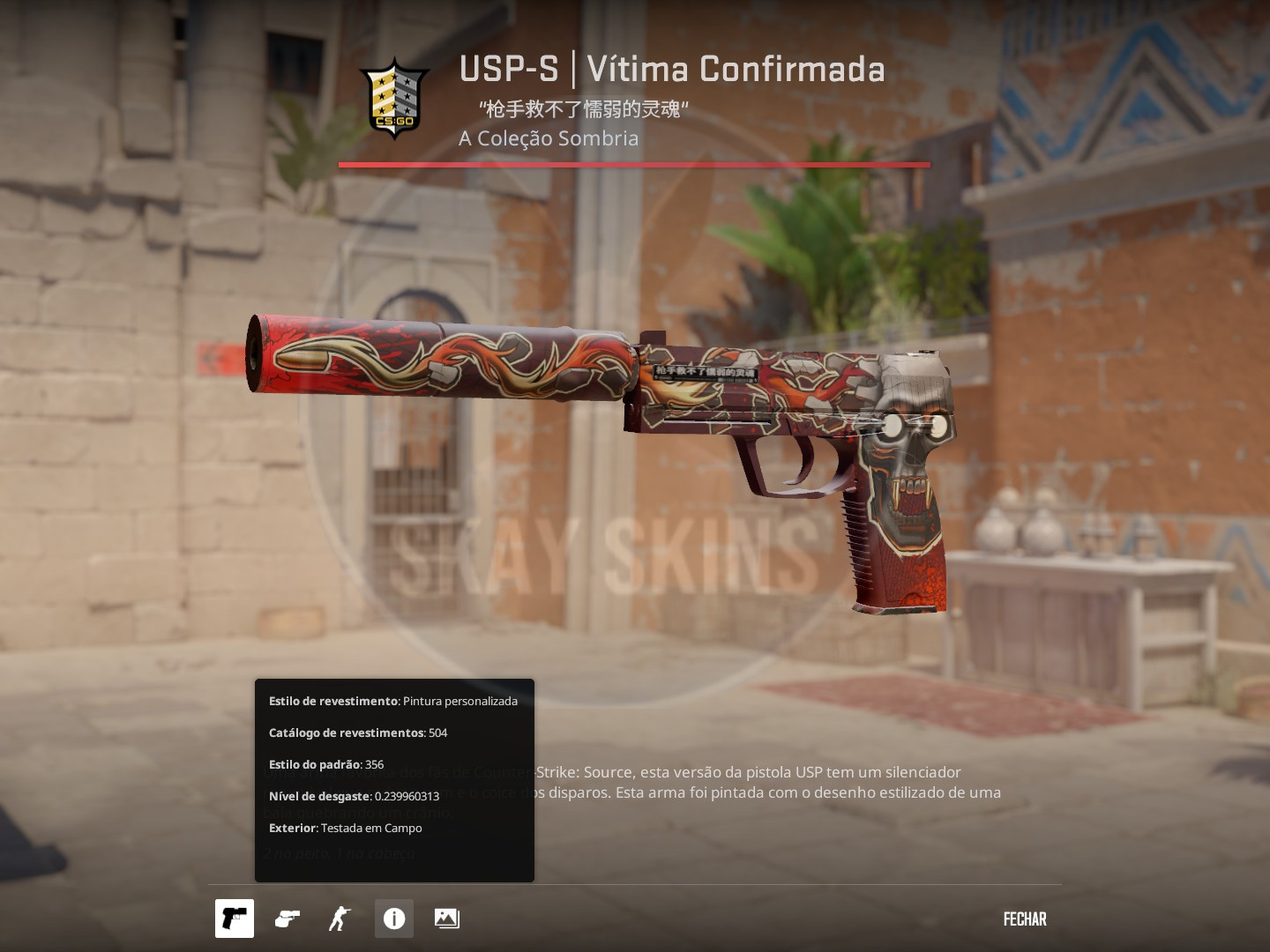This screenshot has height=952, width=1270.
Task: Toggle the item details info panel
Action: (393, 919)
